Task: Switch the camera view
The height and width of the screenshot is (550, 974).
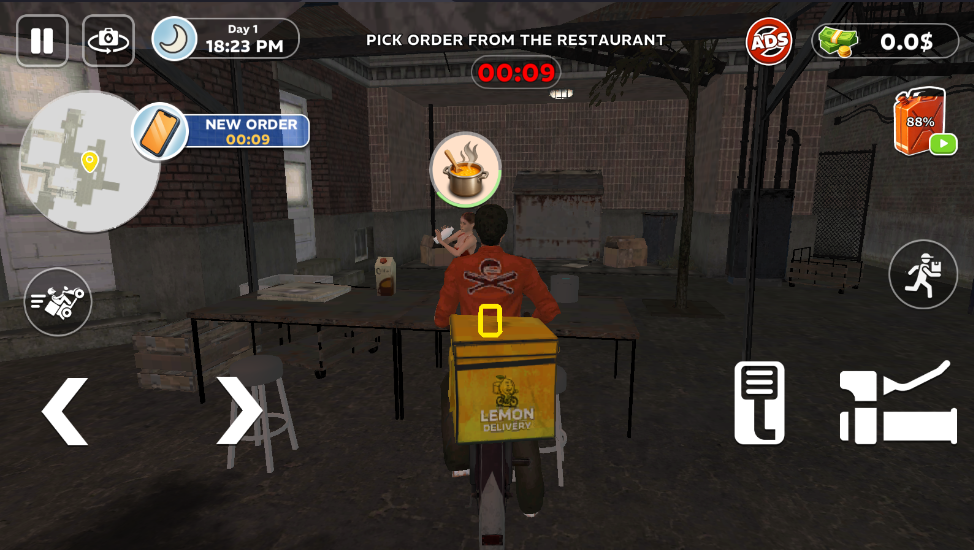Action: (x=108, y=41)
